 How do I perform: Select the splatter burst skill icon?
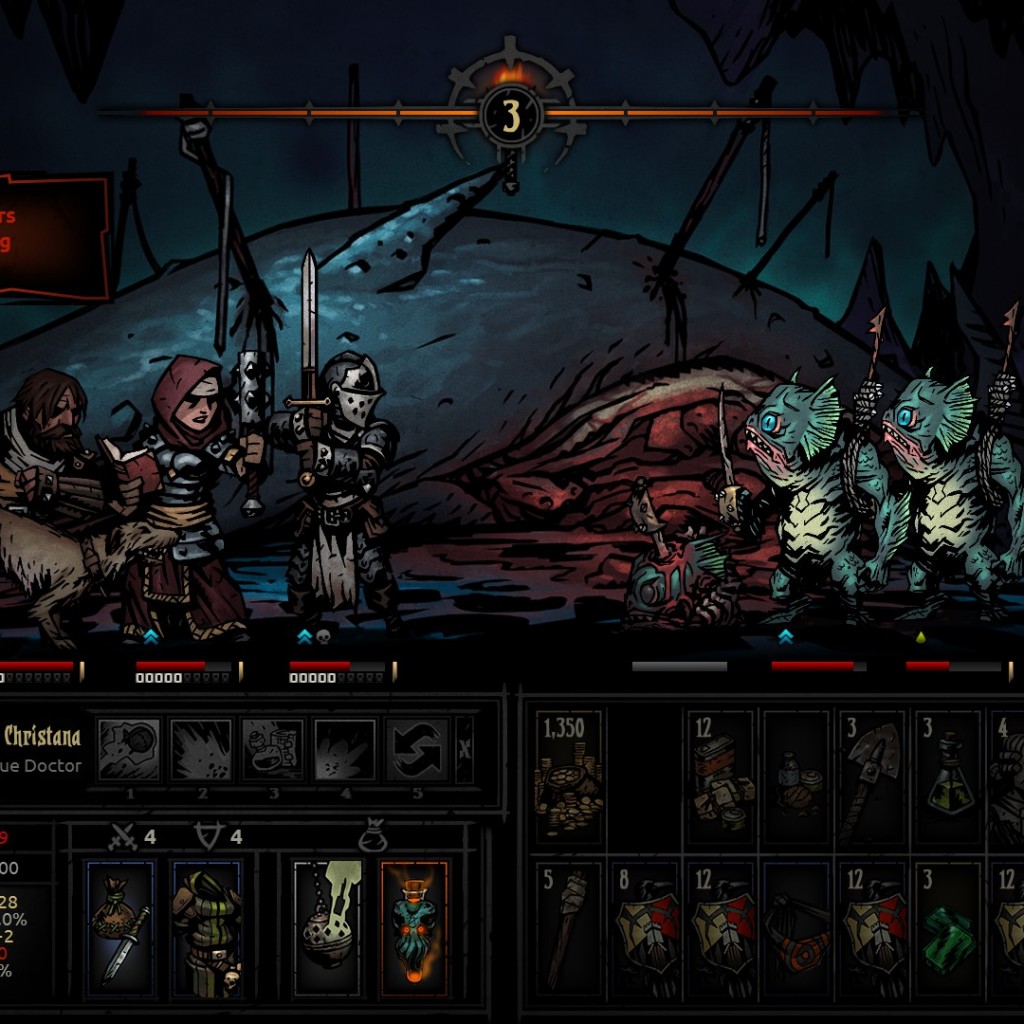pyautogui.click(x=201, y=749)
